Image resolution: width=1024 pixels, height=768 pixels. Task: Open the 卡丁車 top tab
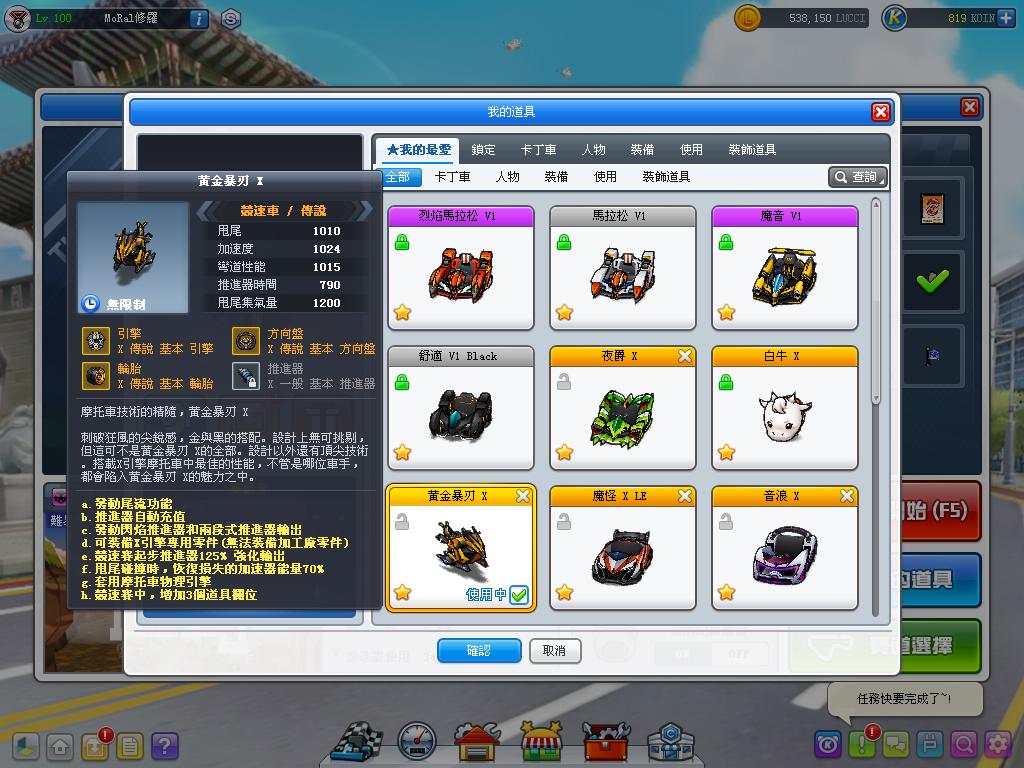click(538, 150)
